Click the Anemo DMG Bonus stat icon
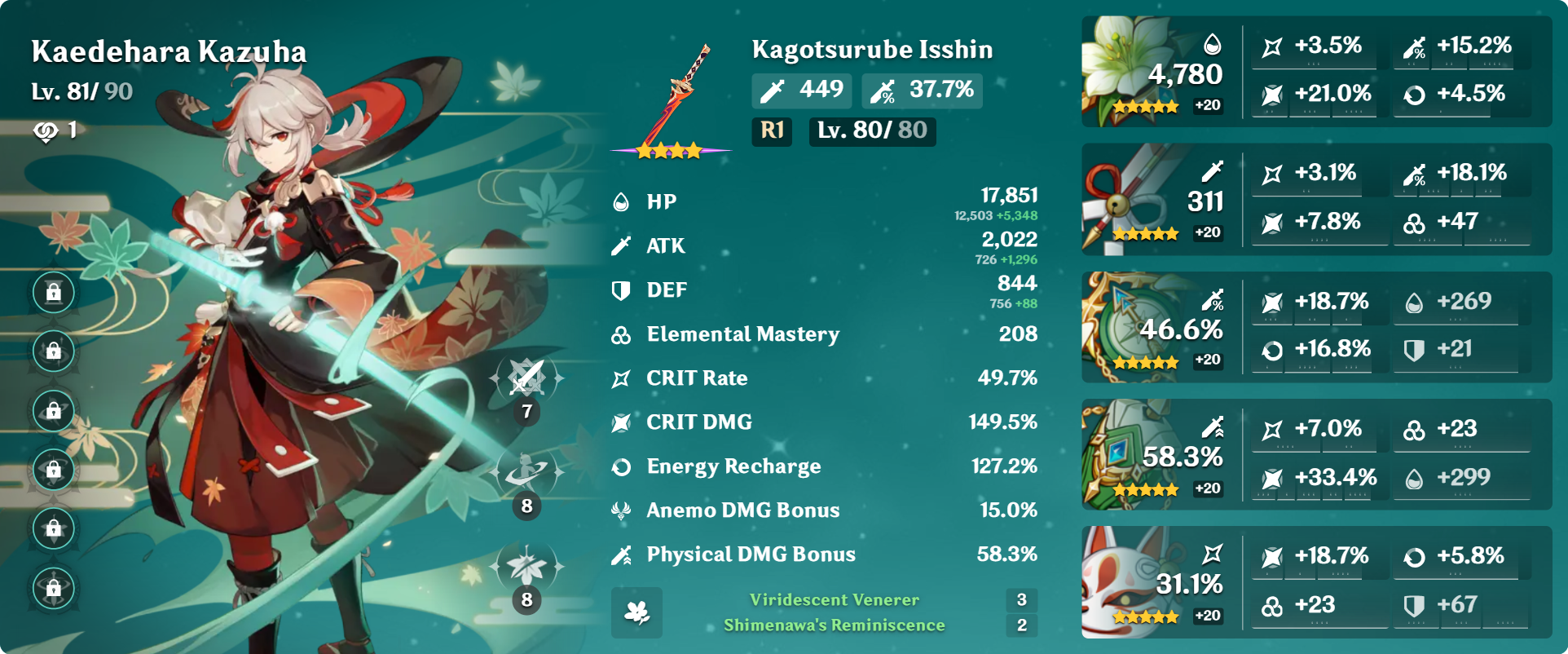The width and height of the screenshot is (1568, 654). (x=623, y=510)
